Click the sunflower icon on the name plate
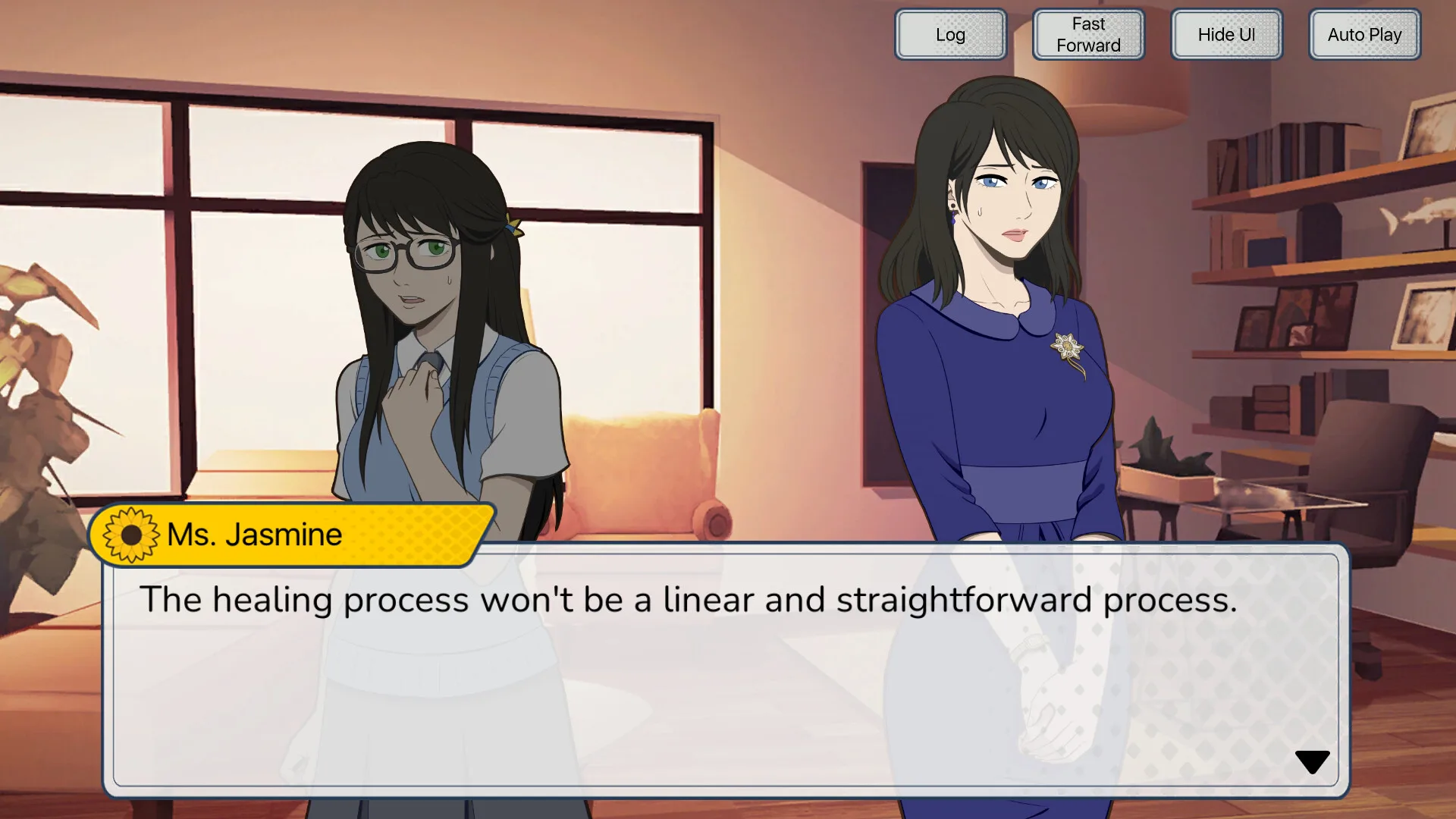The height and width of the screenshot is (819, 1456). click(130, 534)
